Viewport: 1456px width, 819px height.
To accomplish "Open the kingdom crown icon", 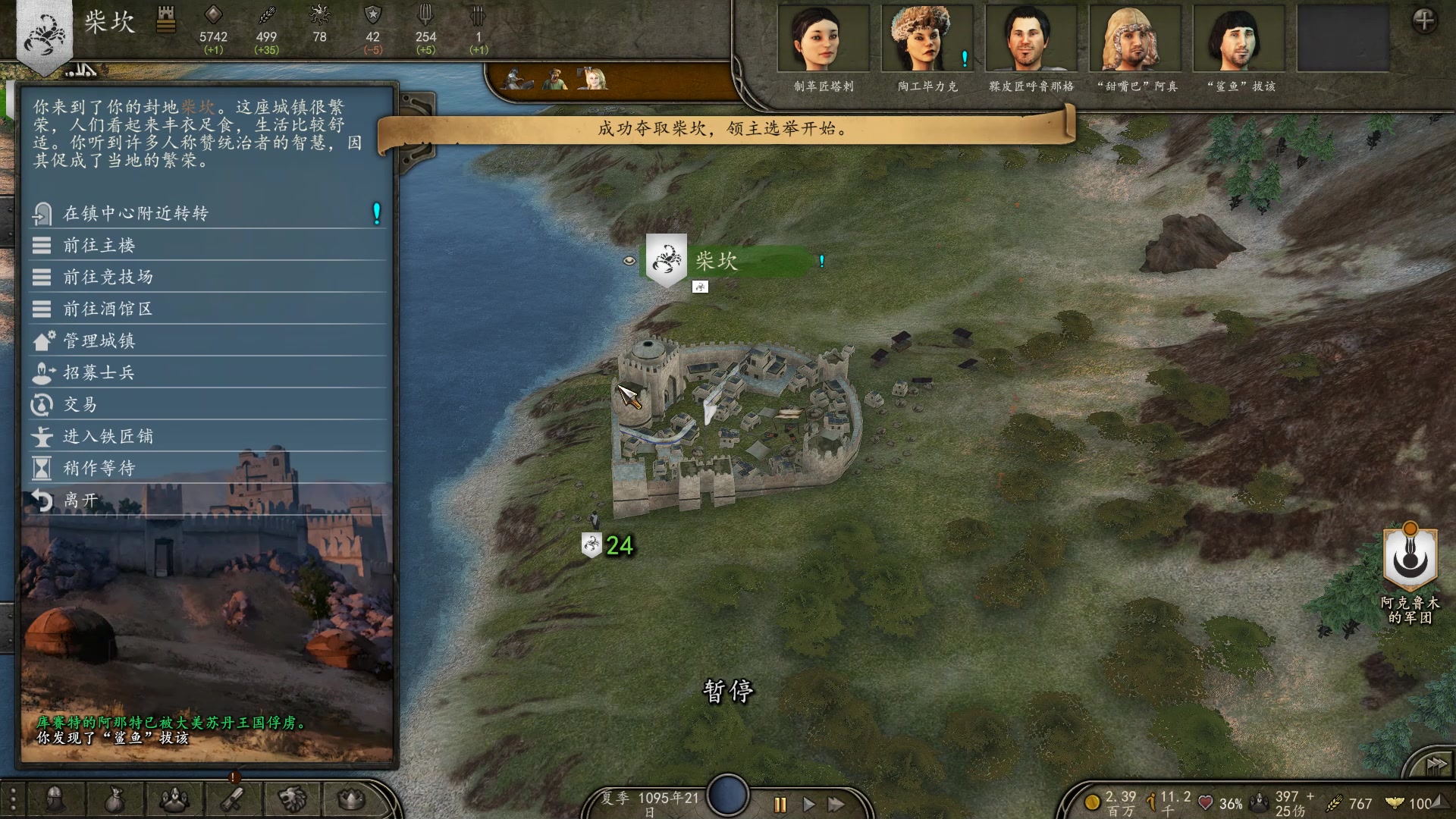I will [351, 799].
